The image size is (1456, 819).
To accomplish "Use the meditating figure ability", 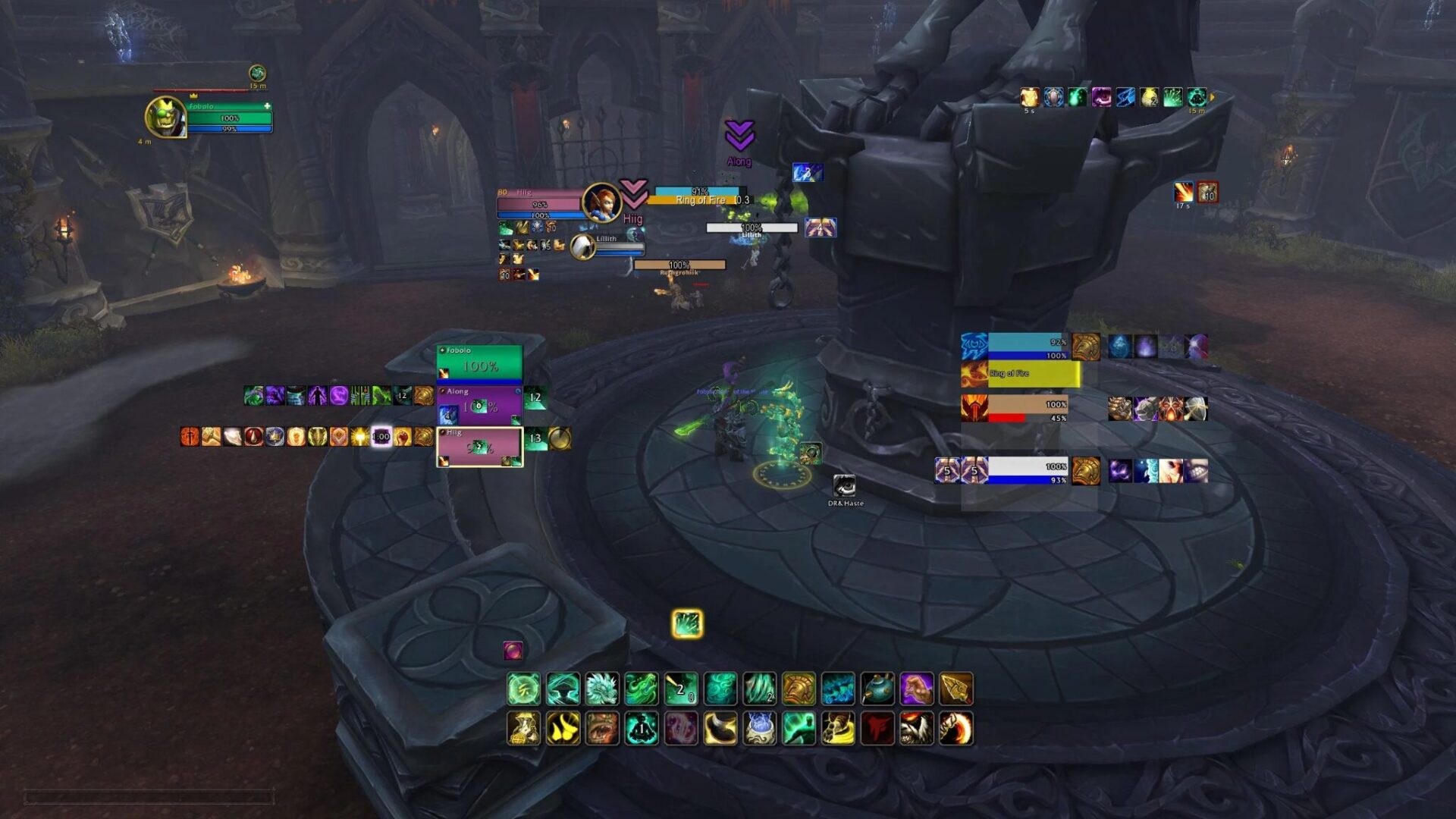I will pos(642,729).
